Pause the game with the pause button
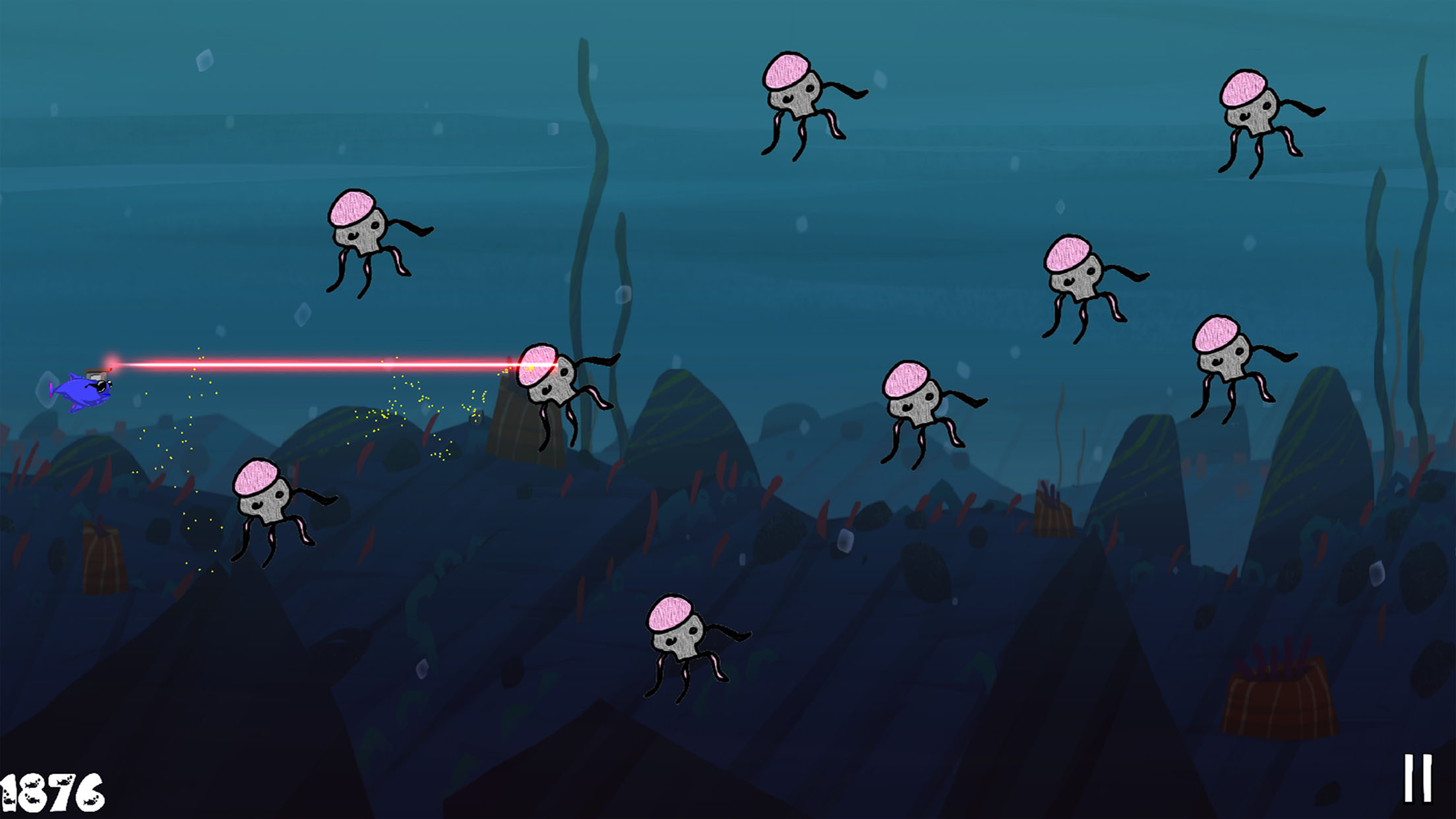Screen dimensions: 1456x819 [x=1417, y=778]
